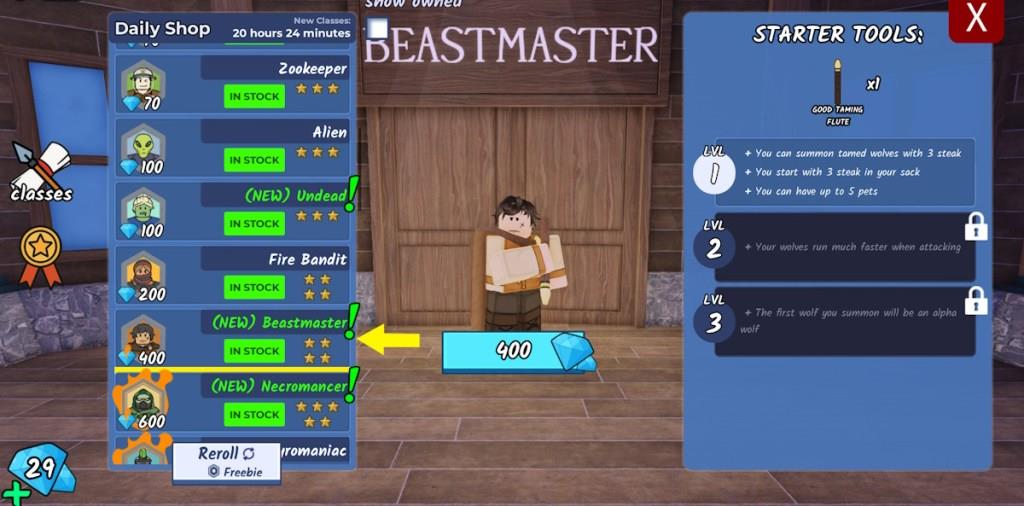Viewport: 1024px width, 506px height.
Task: Open the star medal badge icon
Action: [41, 253]
